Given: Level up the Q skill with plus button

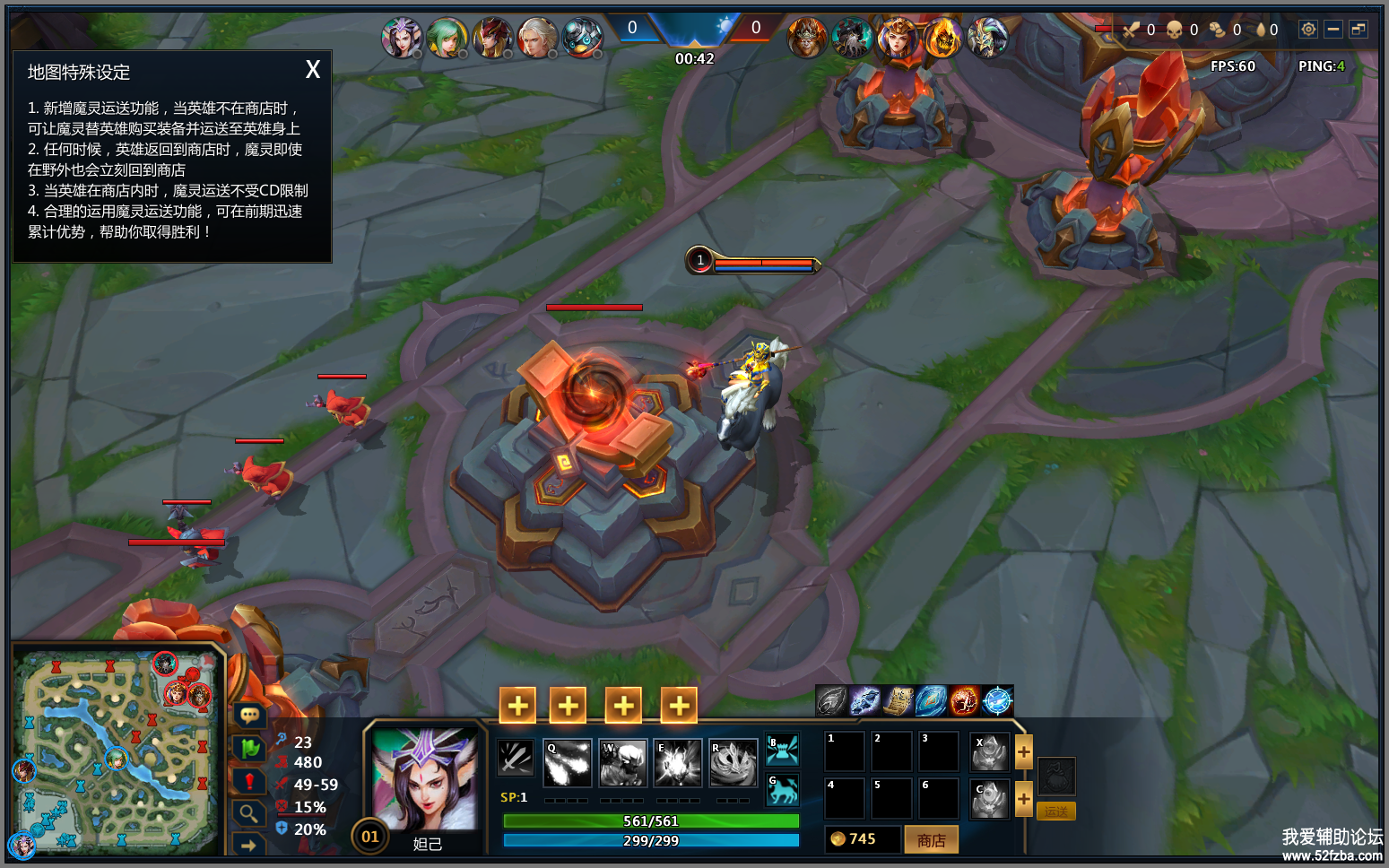Looking at the screenshot, I should 568,706.
